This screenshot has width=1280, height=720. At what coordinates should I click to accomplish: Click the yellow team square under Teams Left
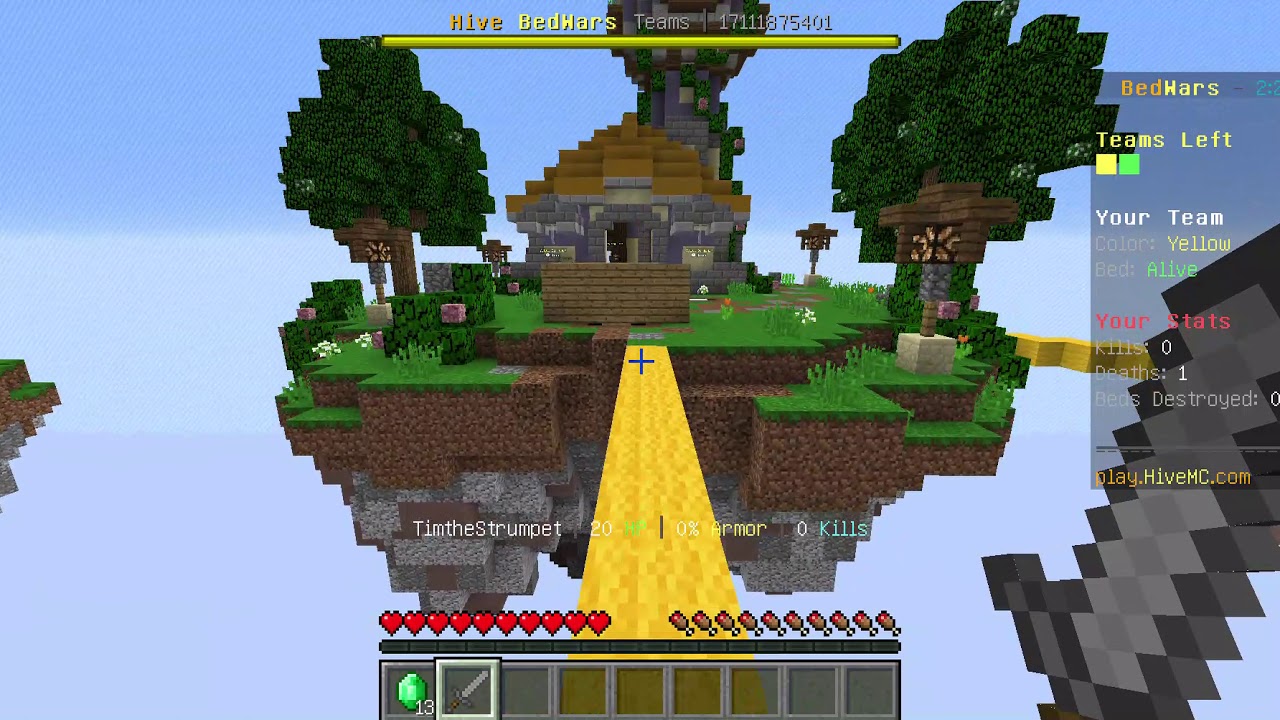[x=1106, y=165]
